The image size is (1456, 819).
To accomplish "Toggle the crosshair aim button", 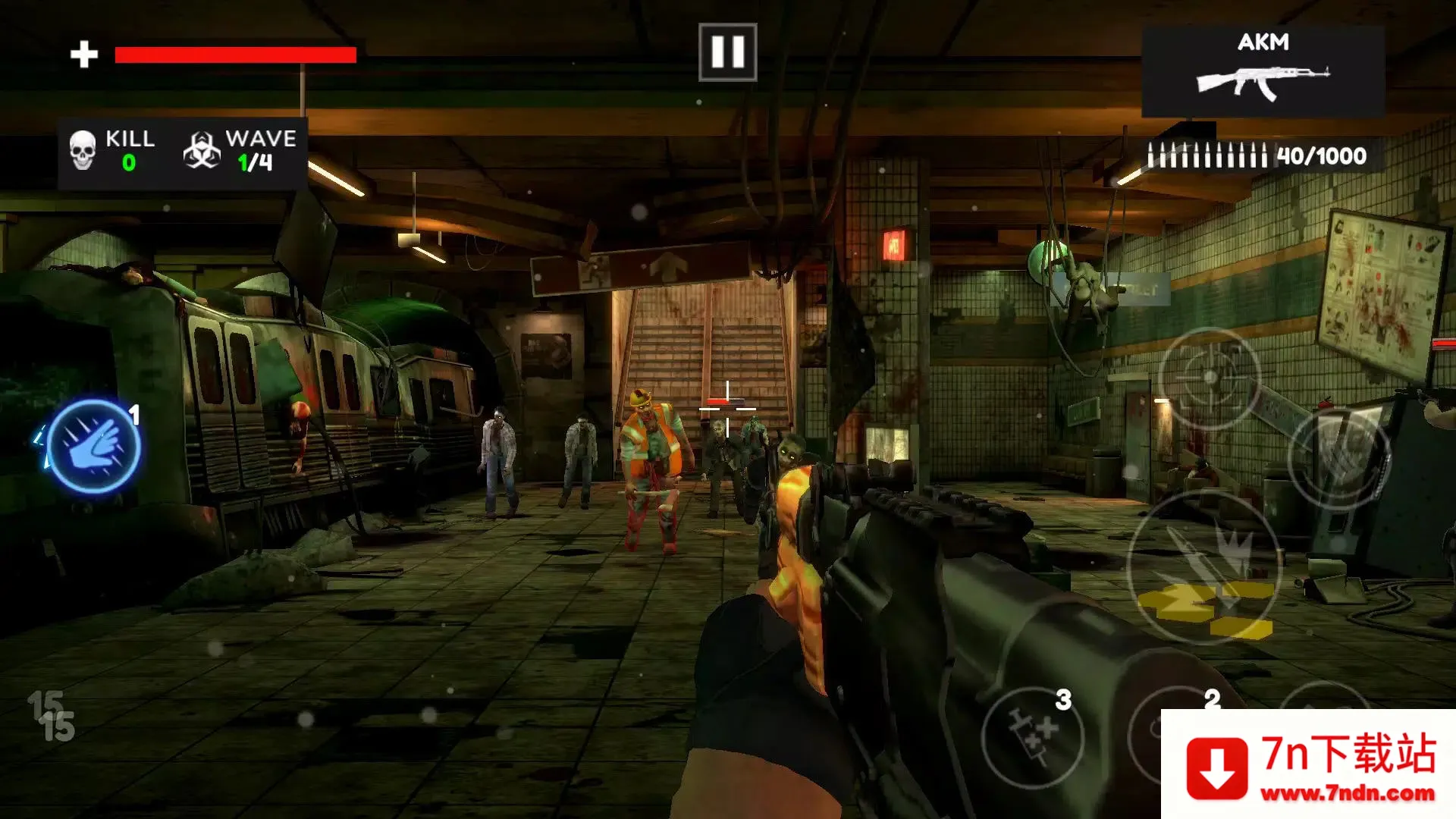I will 1210,377.
